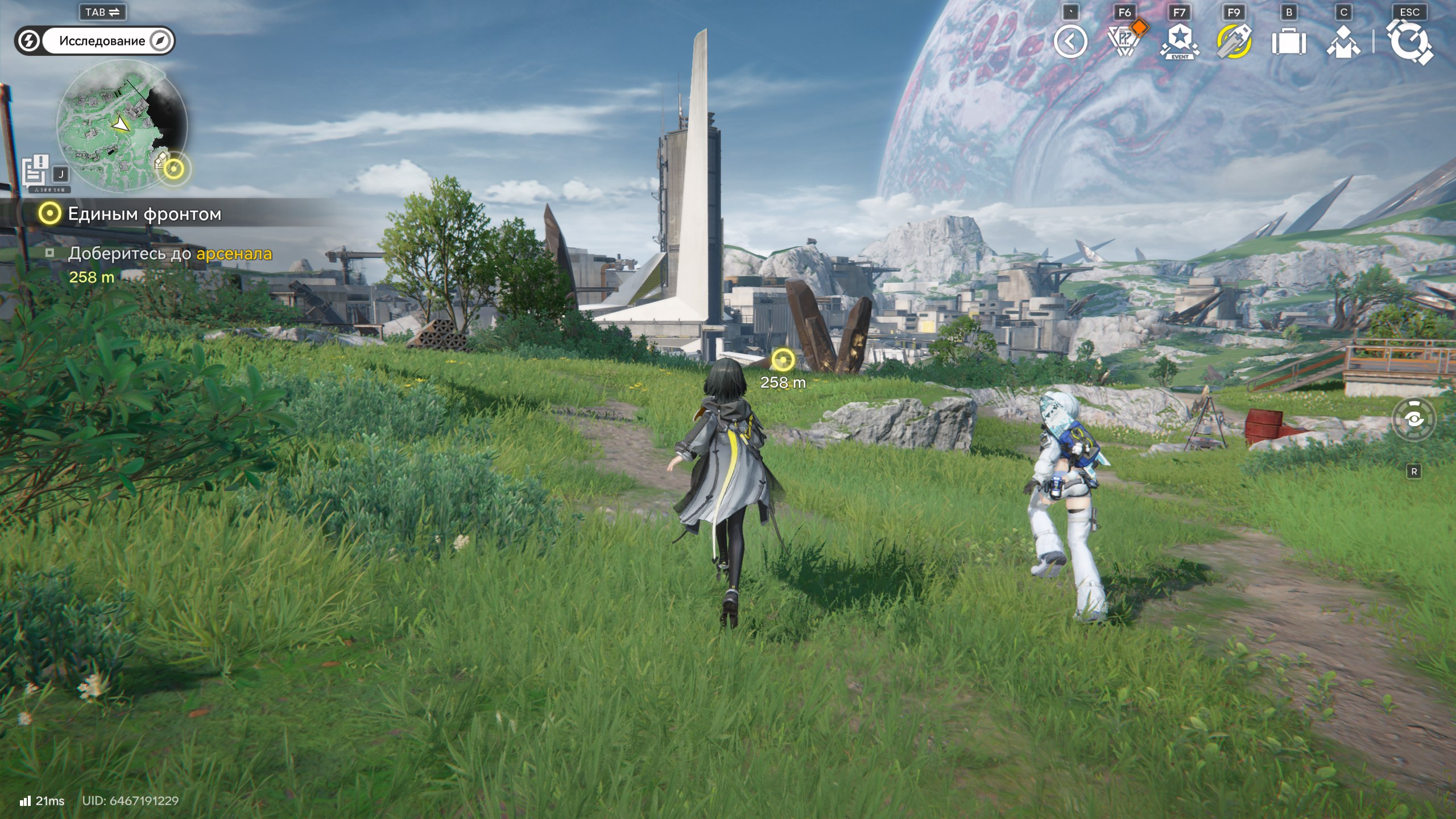Select the Исследование exploration mode pill
The width and height of the screenshot is (1456, 819).
[102, 41]
